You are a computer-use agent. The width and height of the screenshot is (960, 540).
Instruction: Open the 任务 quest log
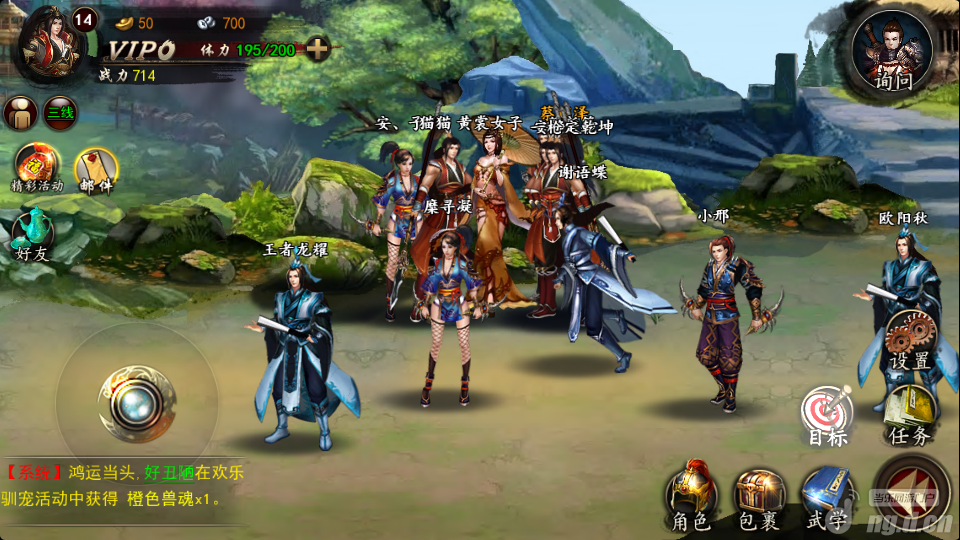click(909, 413)
